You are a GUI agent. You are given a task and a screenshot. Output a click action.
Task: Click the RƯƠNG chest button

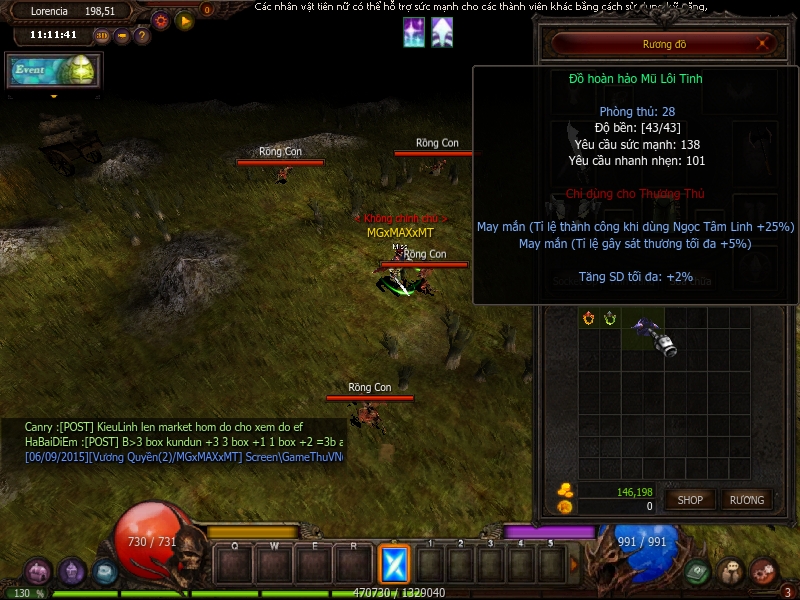tap(746, 499)
